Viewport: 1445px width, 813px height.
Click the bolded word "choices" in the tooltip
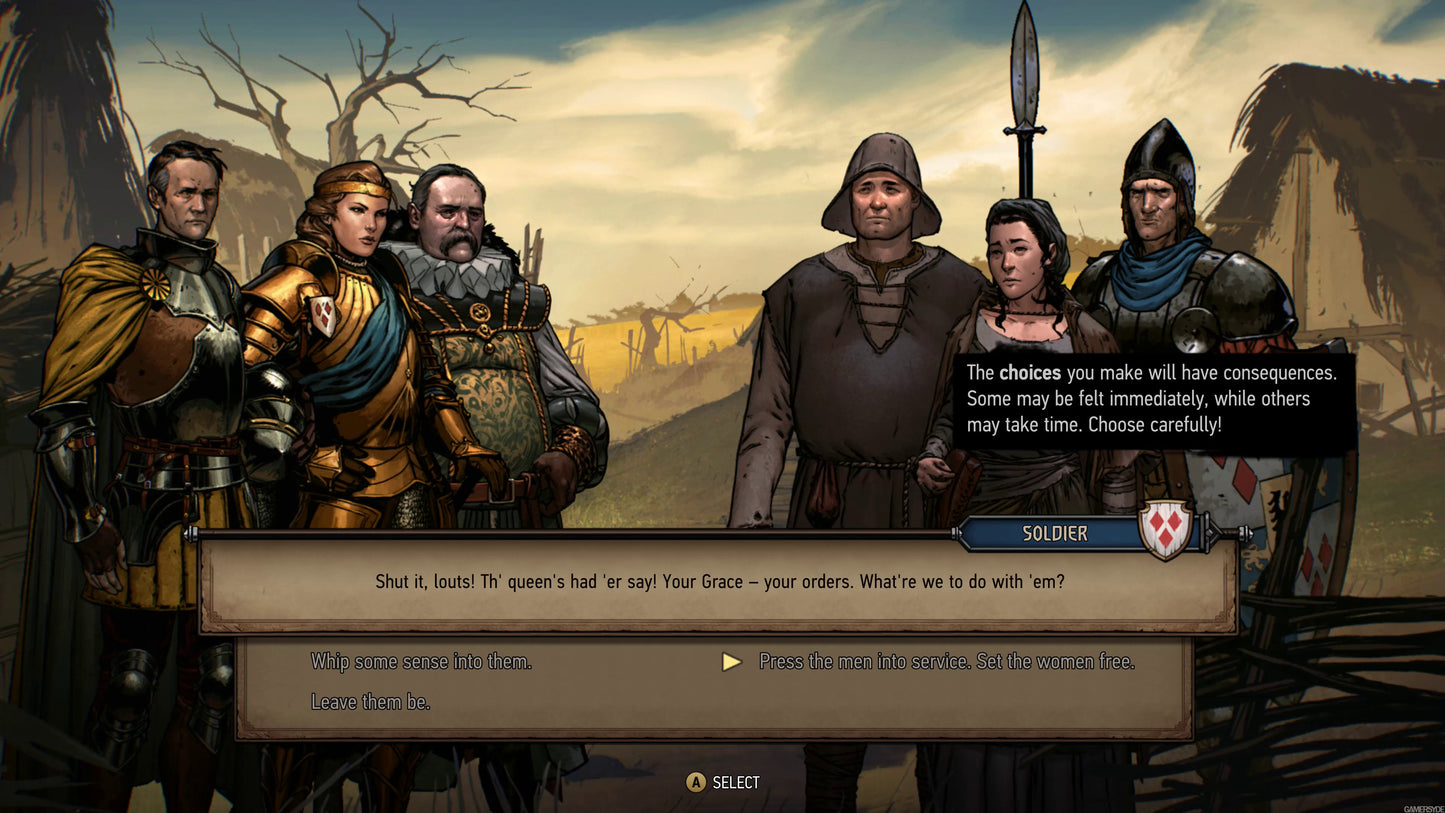(1031, 372)
